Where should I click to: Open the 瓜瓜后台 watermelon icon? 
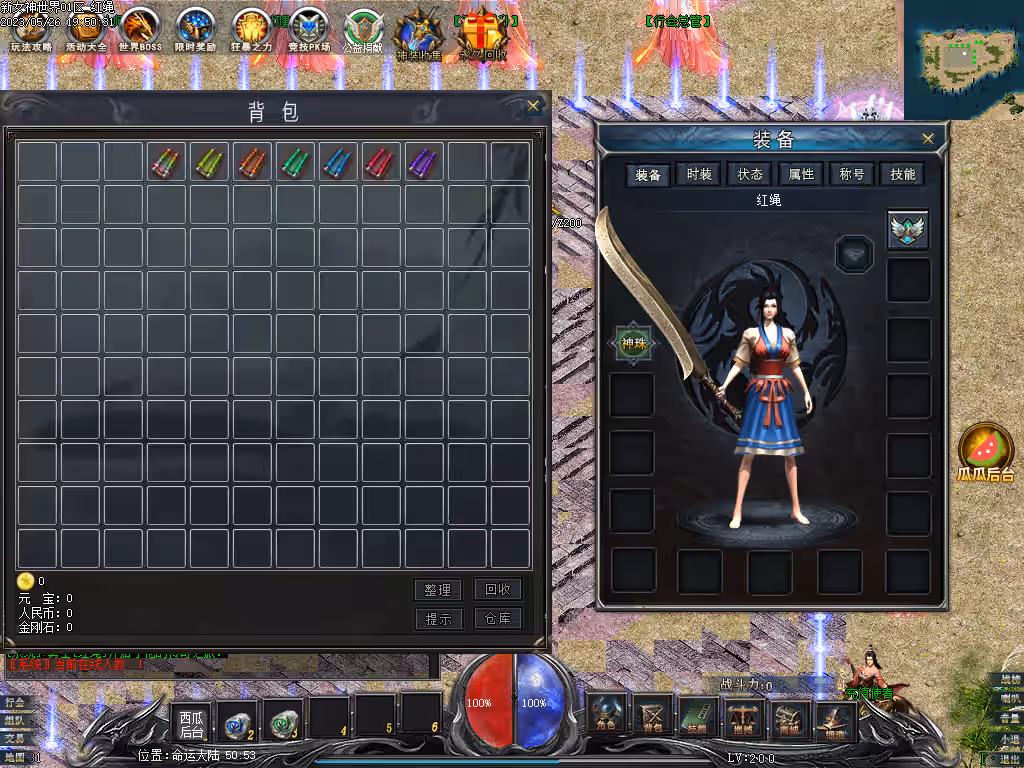pos(986,452)
